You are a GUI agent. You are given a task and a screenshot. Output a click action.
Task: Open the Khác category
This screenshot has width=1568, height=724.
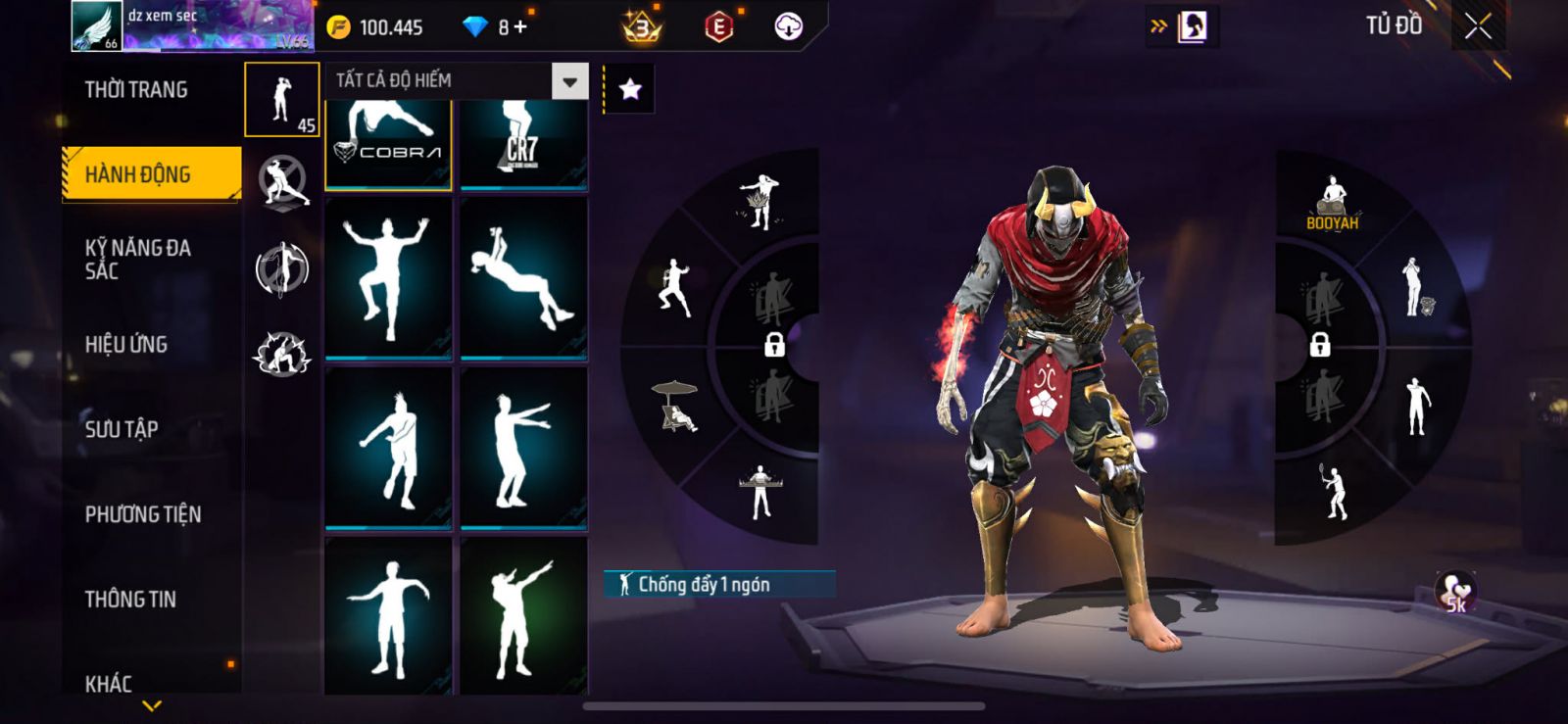pos(109,682)
